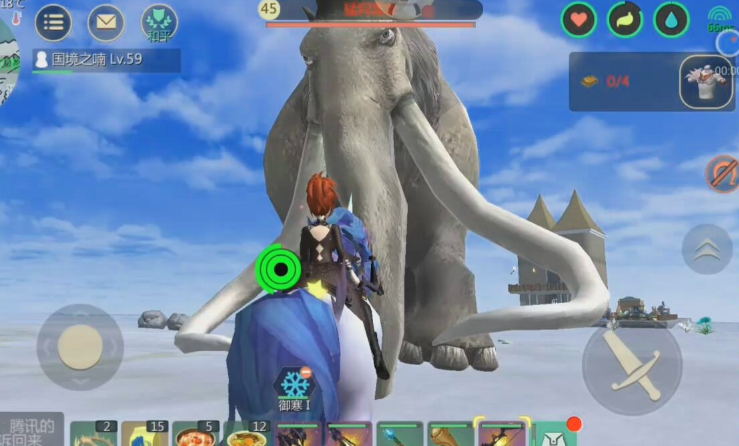The width and height of the screenshot is (739, 446).
Task: Tap the 御寒 I snowflake buff icon
Action: pos(295,386)
